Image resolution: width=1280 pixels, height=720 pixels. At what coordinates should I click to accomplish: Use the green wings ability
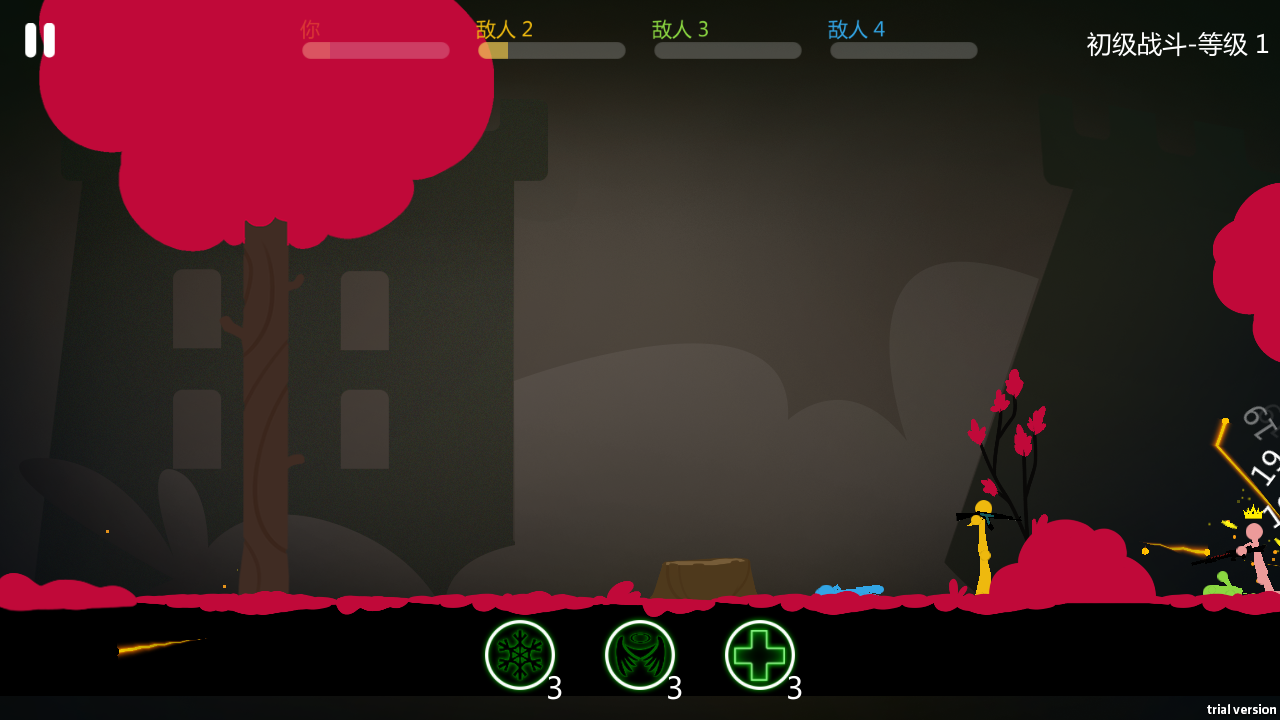pos(640,655)
